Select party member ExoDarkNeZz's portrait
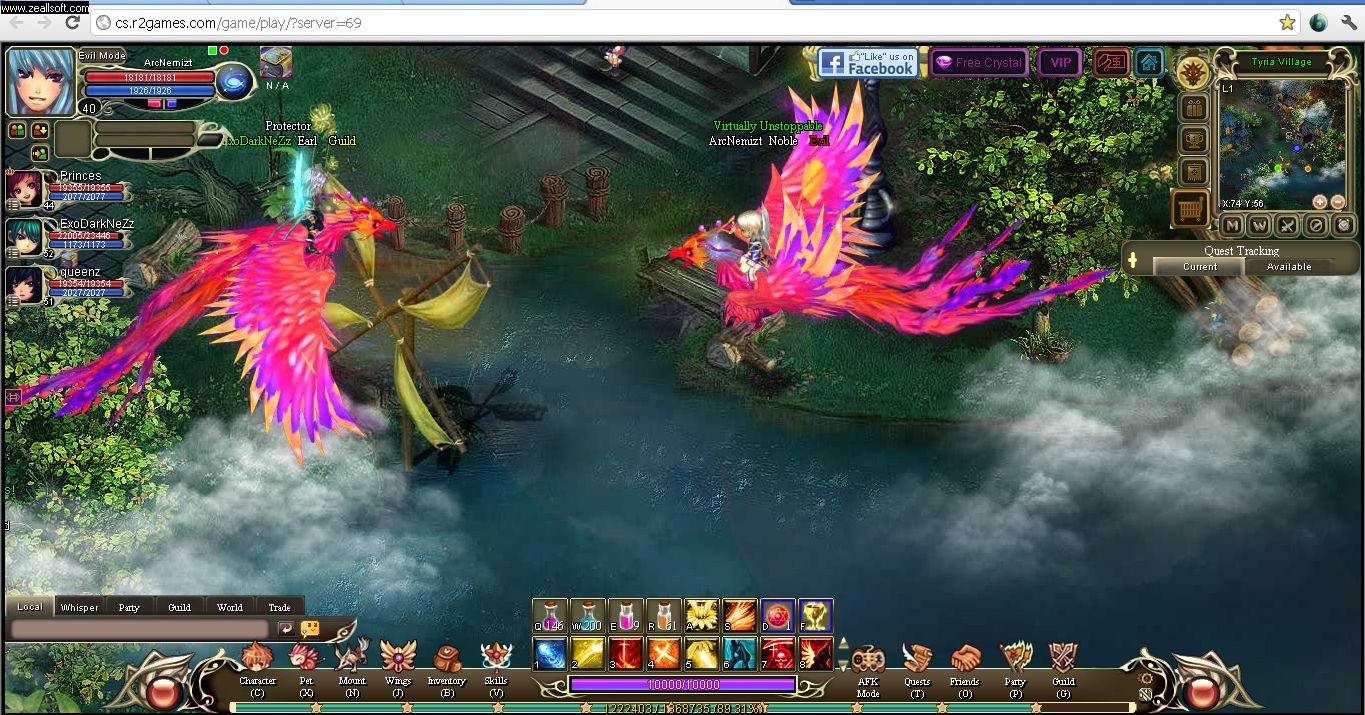The image size is (1365, 715). pos(24,236)
